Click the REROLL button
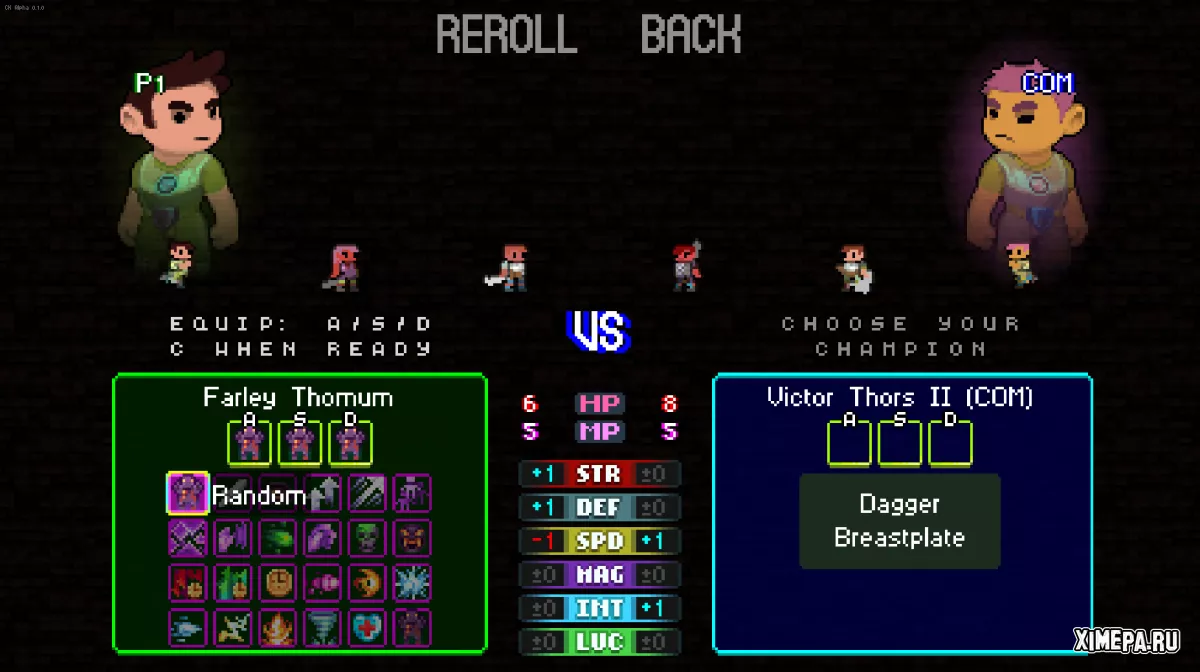 [x=506, y=36]
